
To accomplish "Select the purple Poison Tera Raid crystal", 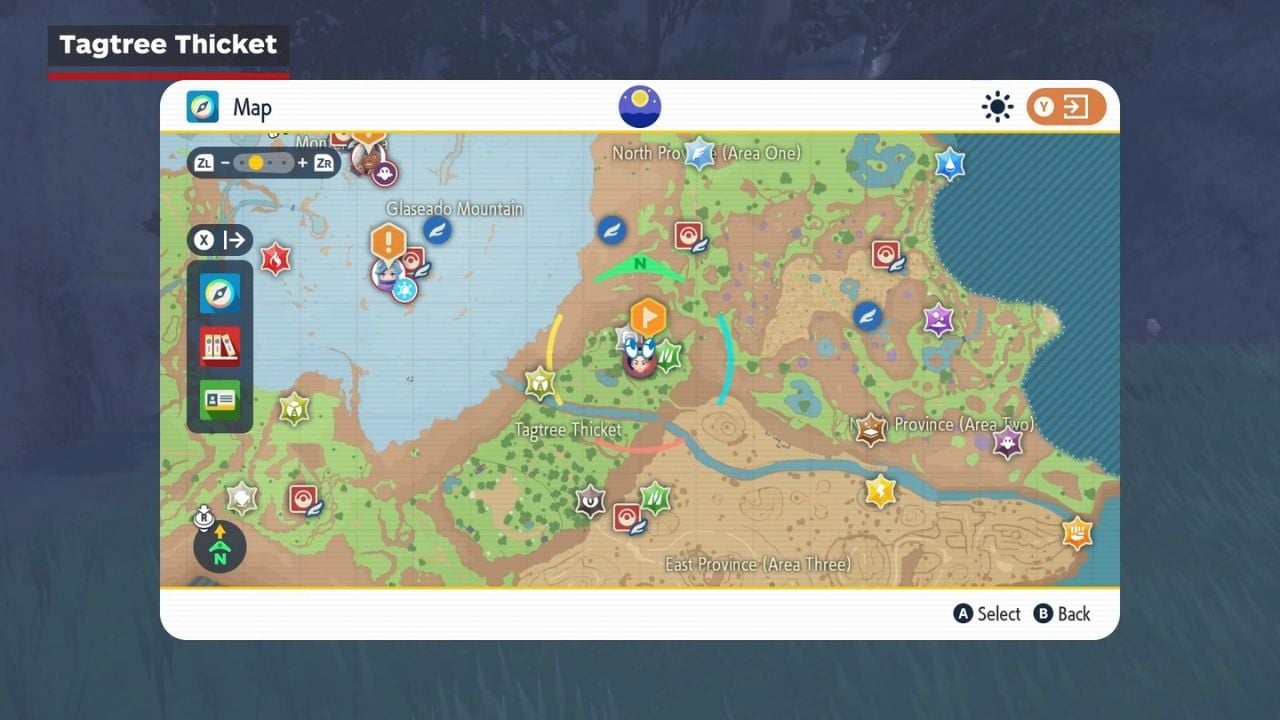I will 938,320.
